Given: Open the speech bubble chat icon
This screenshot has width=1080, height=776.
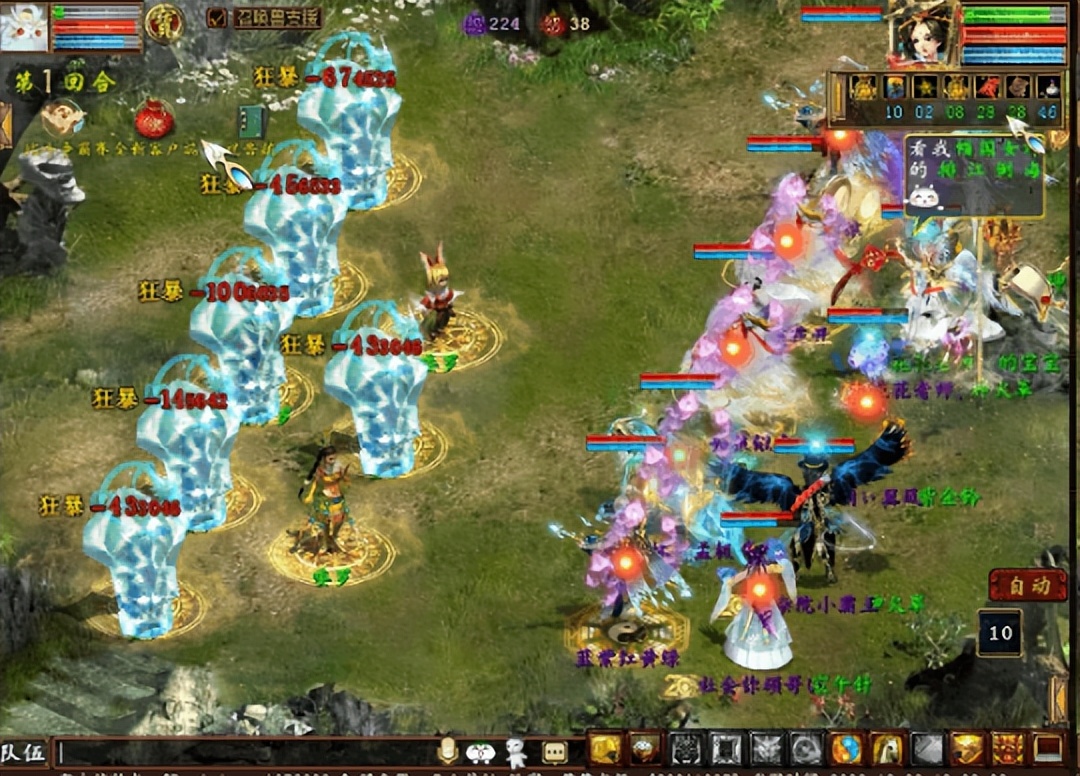Looking at the screenshot, I should click(x=555, y=752).
